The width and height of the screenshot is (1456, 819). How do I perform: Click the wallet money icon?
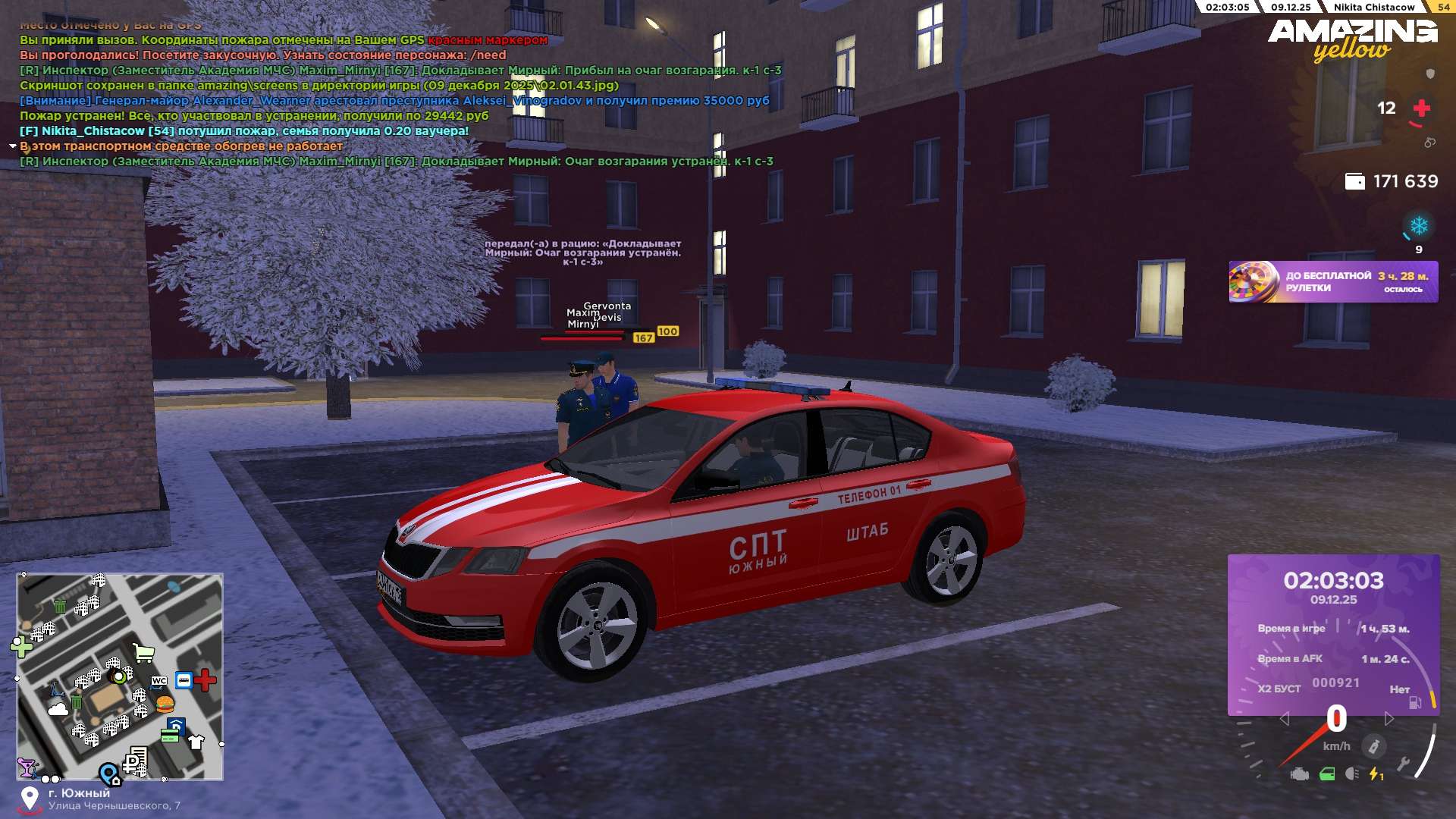[x=1354, y=181]
